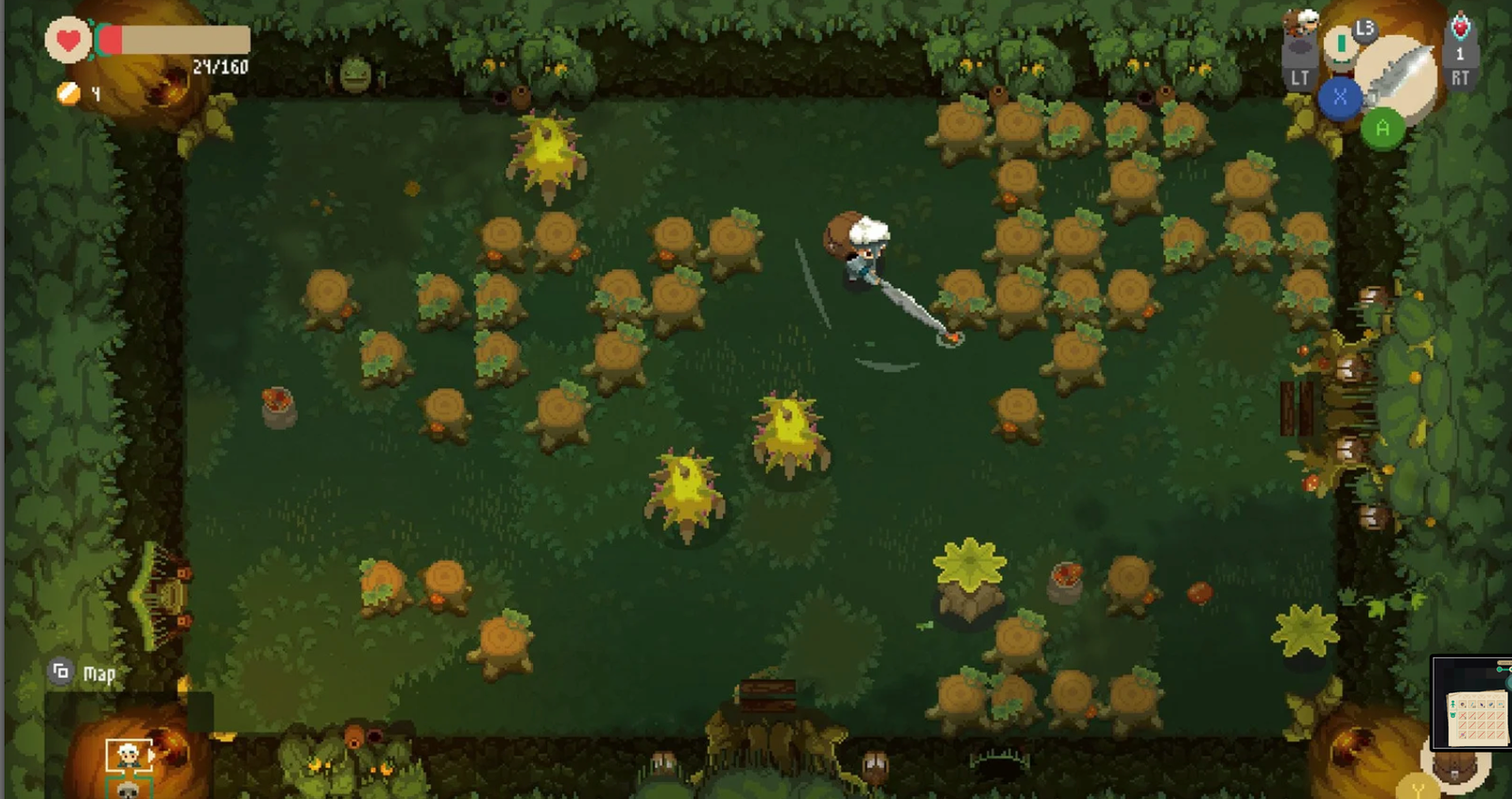Click the progress node atop the inventory popup

click(1500, 670)
